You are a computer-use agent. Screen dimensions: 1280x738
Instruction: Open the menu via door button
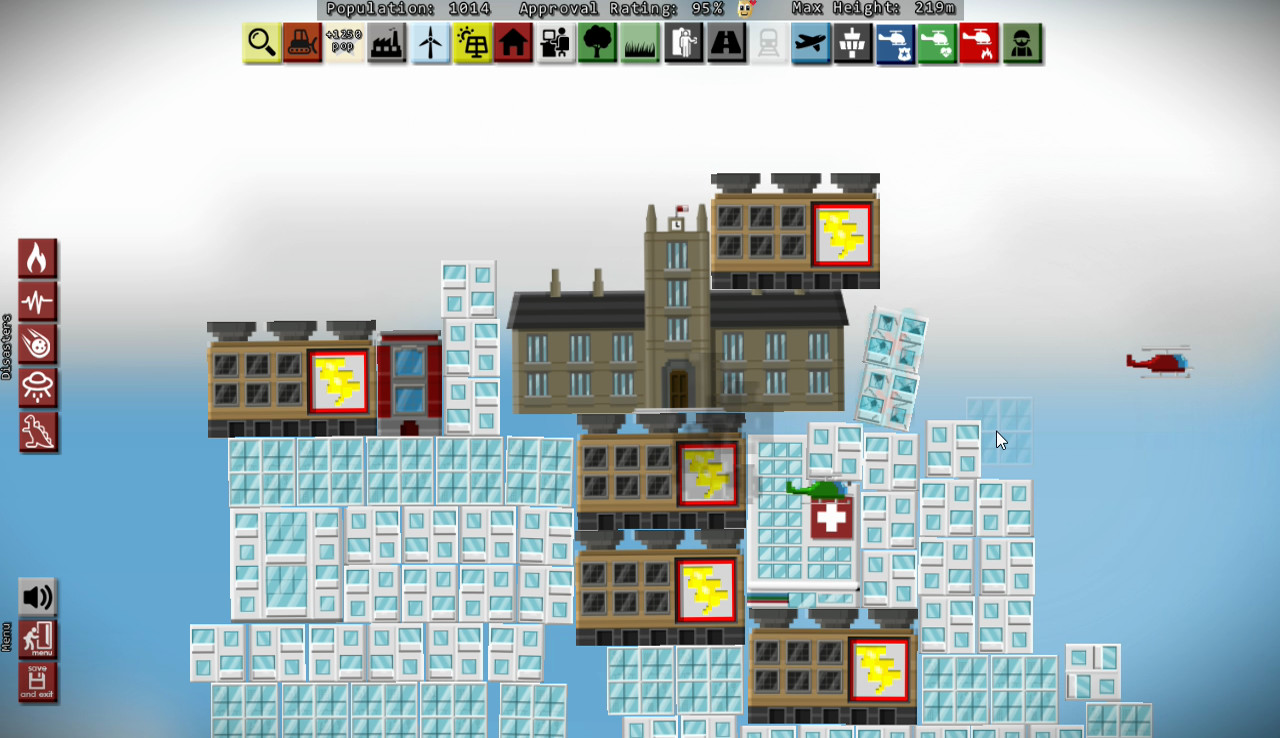tap(38, 639)
